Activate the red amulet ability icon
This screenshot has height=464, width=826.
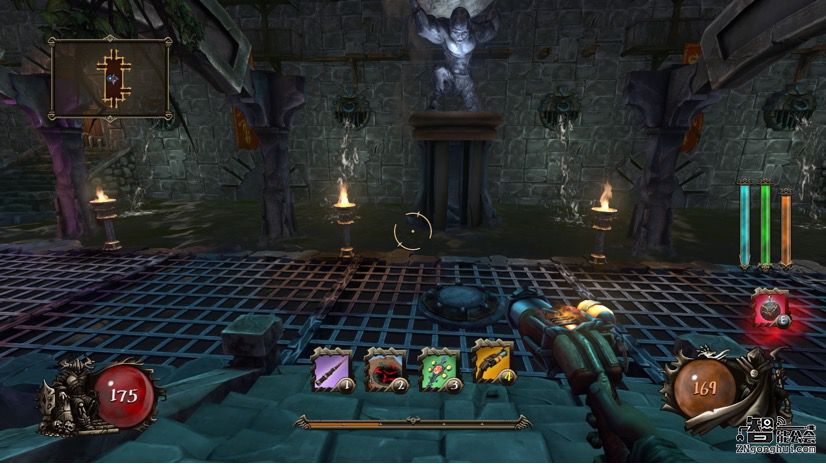pyautogui.click(x=771, y=310)
